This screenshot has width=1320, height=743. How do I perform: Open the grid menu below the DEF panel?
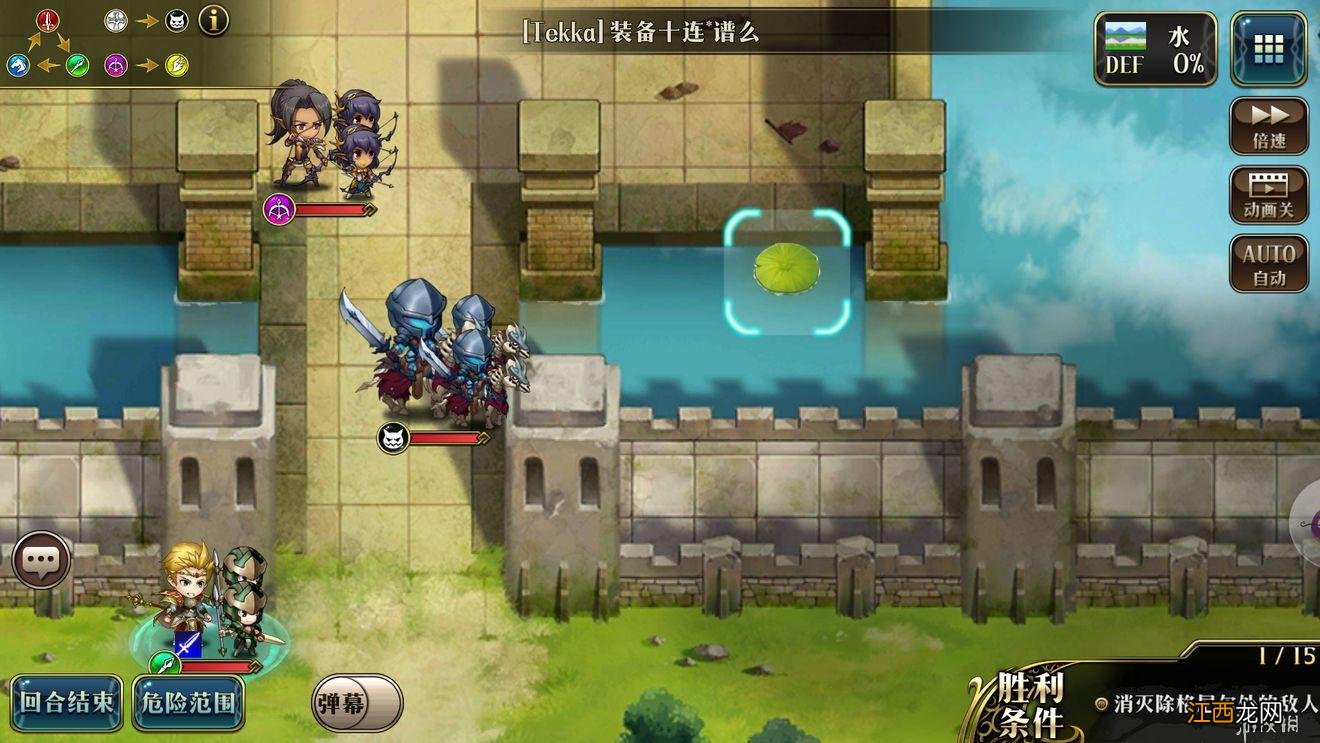tap(1267, 50)
